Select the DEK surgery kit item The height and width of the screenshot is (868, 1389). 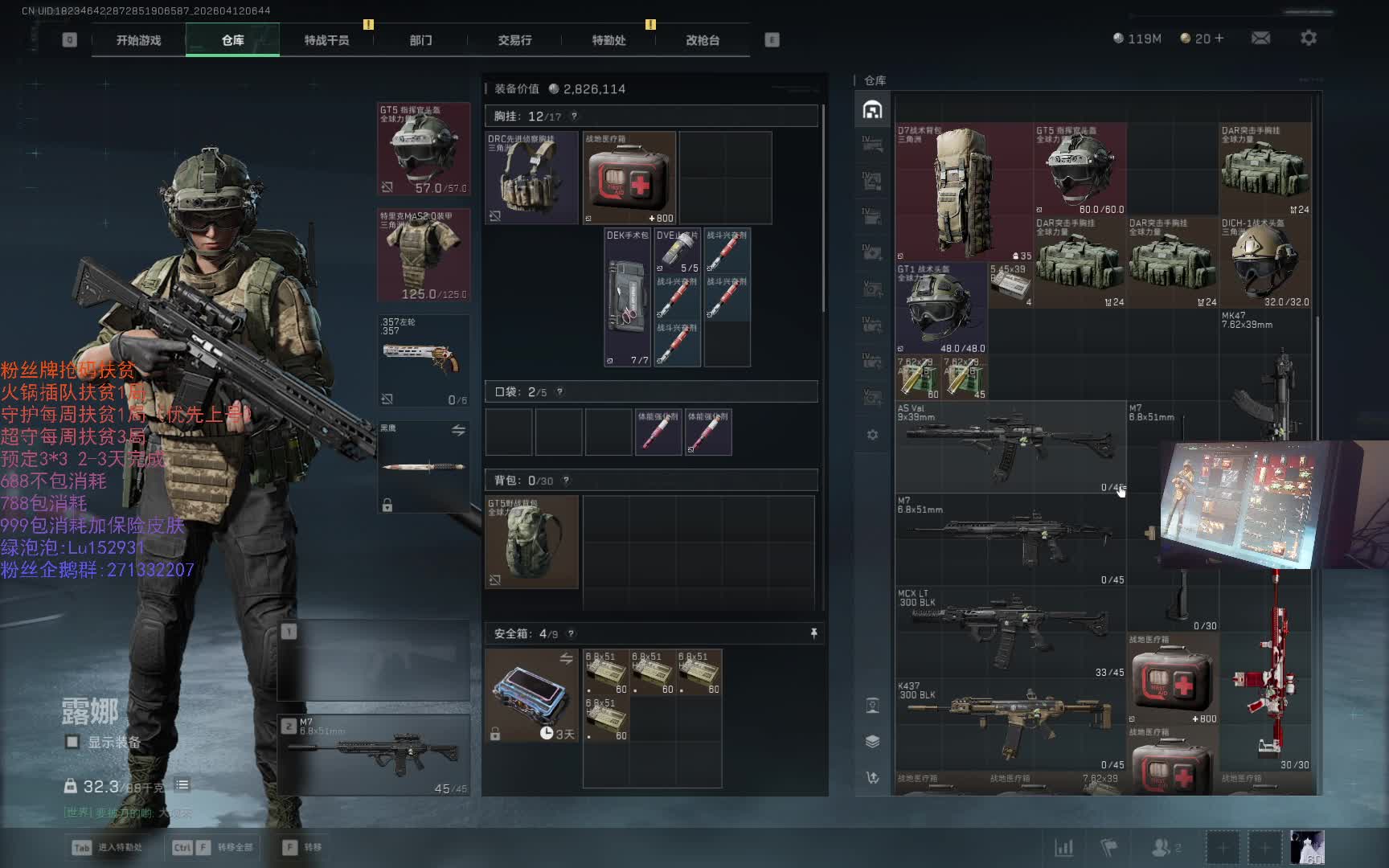627,297
